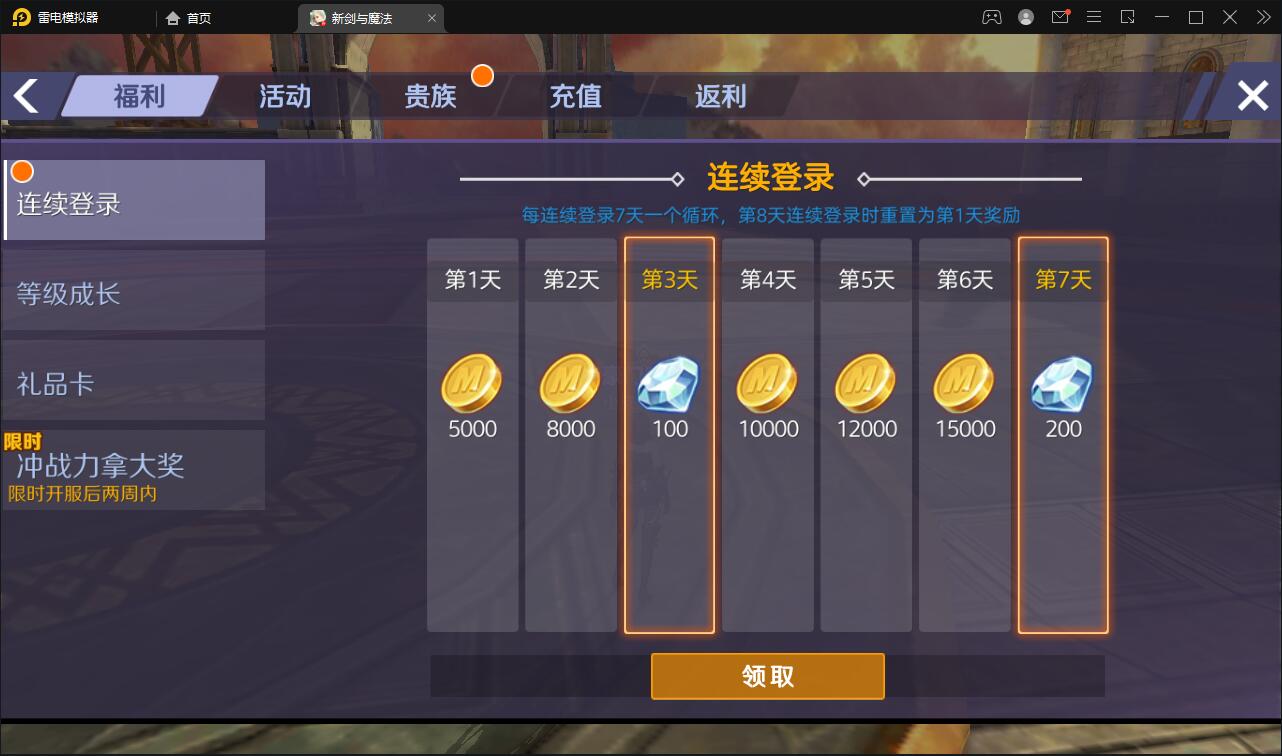This screenshot has width=1282, height=756.
Task: Select the diamond reward icon under 第3天
Action: tap(668, 385)
